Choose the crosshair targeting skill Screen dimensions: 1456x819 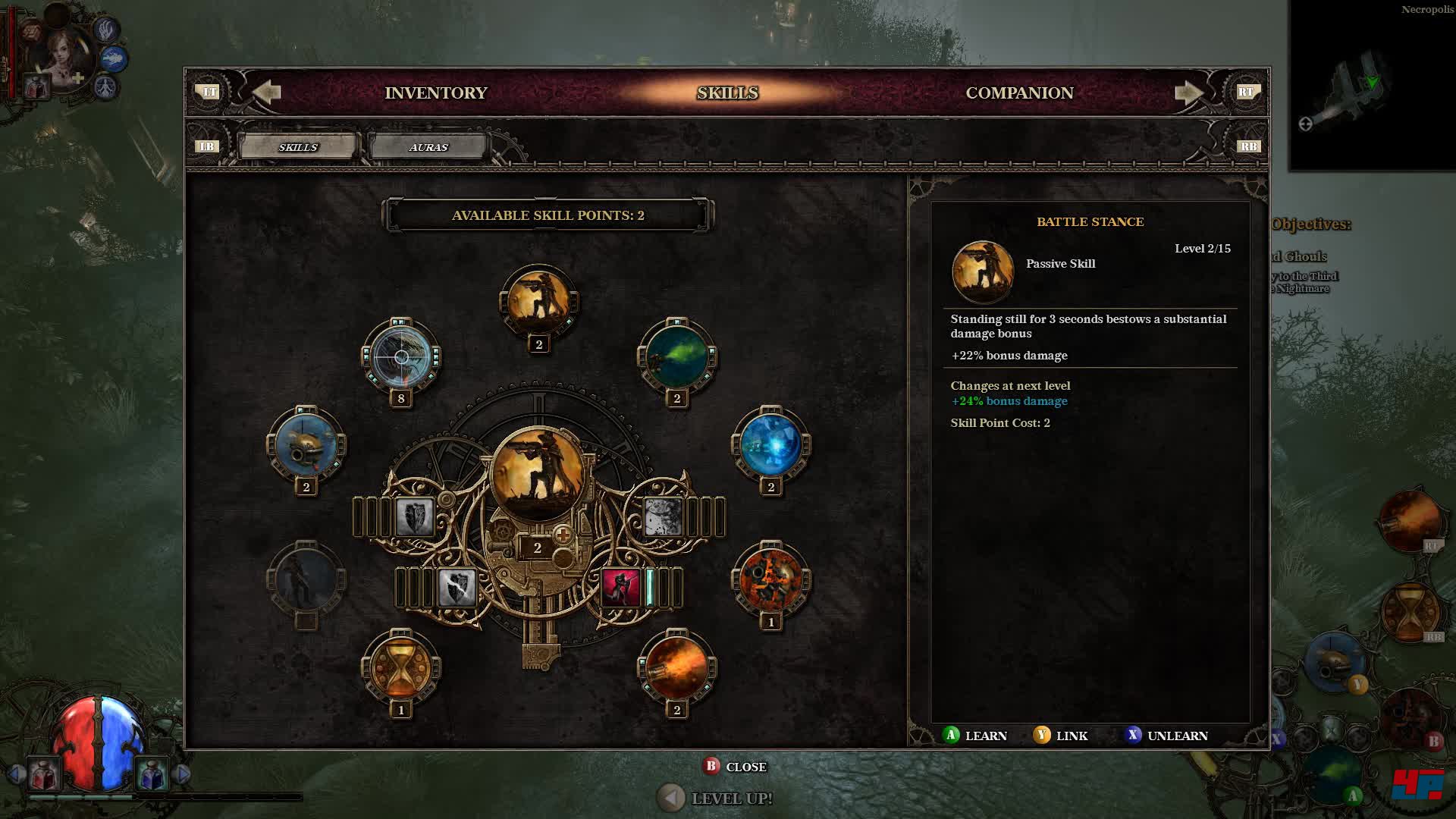pos(401,356)
